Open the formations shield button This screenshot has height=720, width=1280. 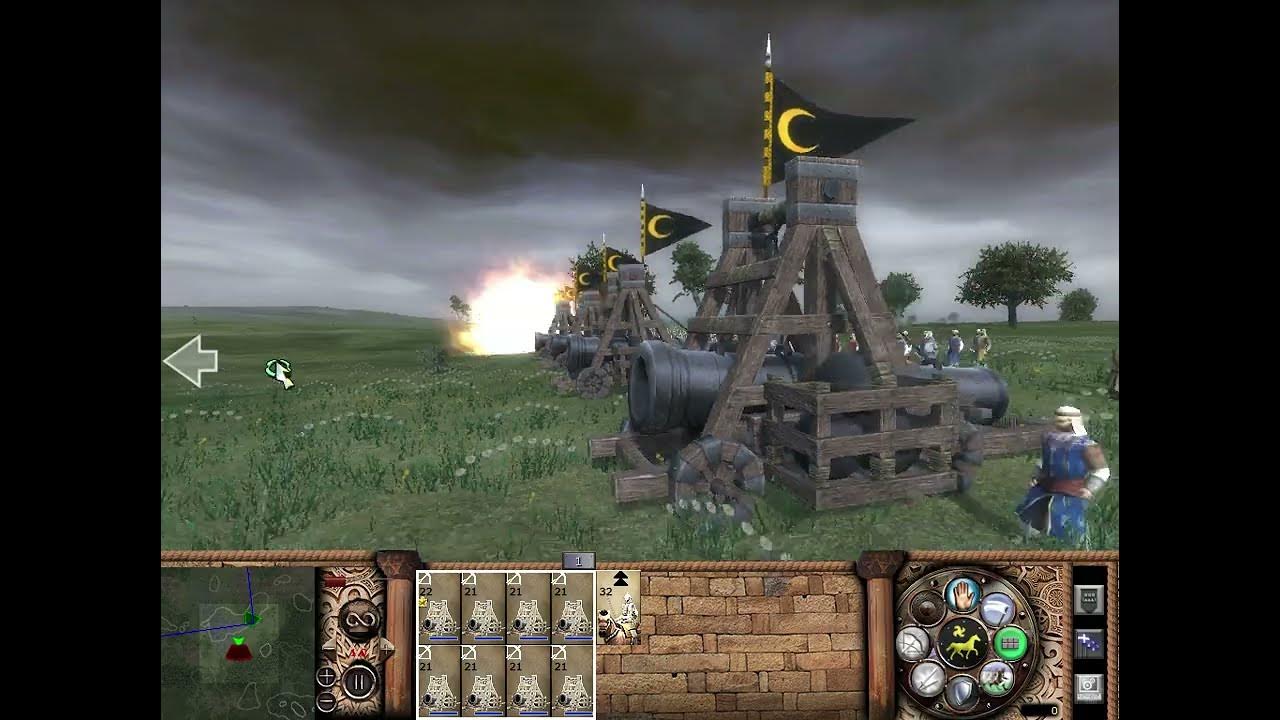(1088, 598)
